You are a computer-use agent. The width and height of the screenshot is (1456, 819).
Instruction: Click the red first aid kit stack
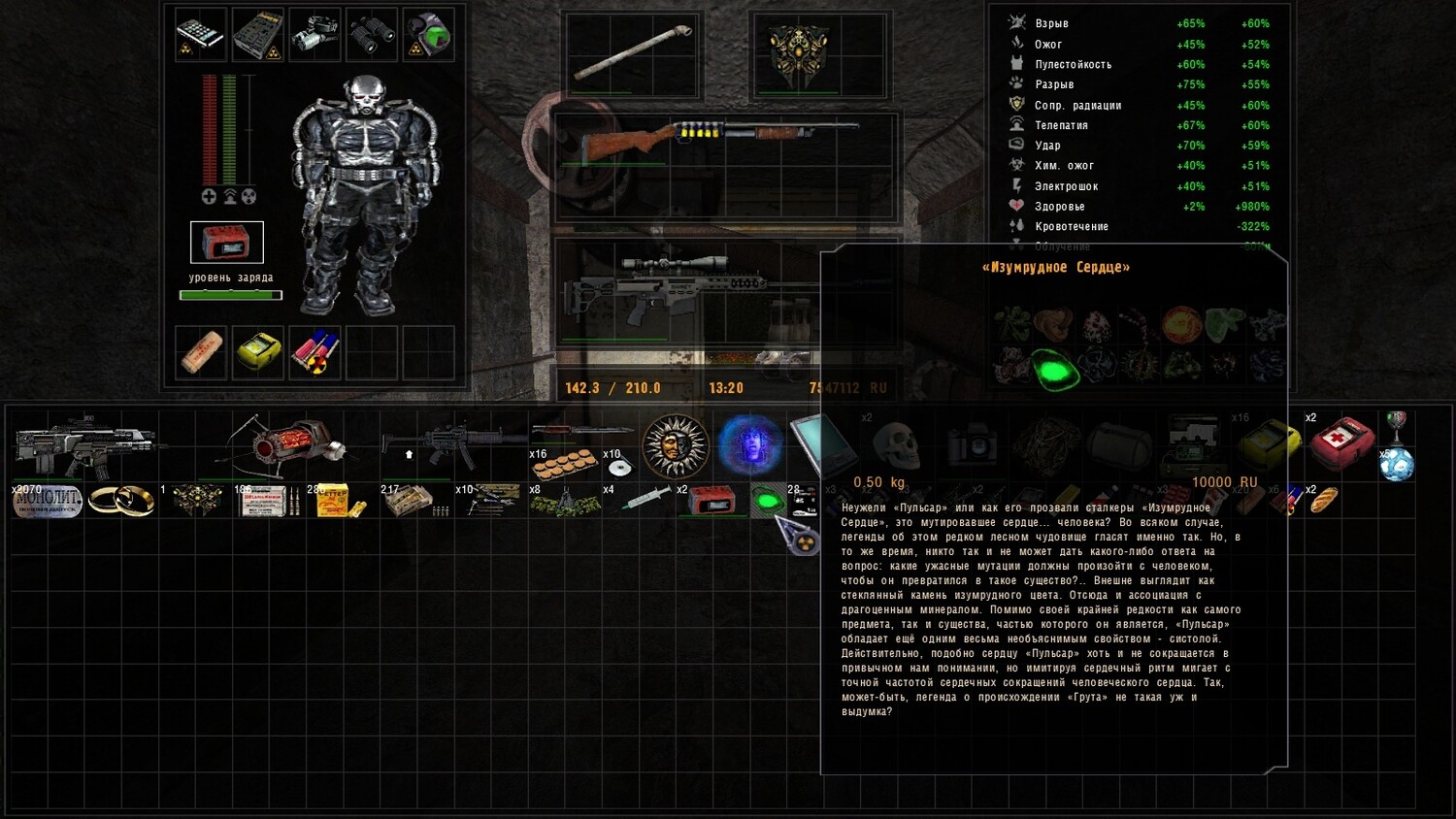coord(1341,444)
